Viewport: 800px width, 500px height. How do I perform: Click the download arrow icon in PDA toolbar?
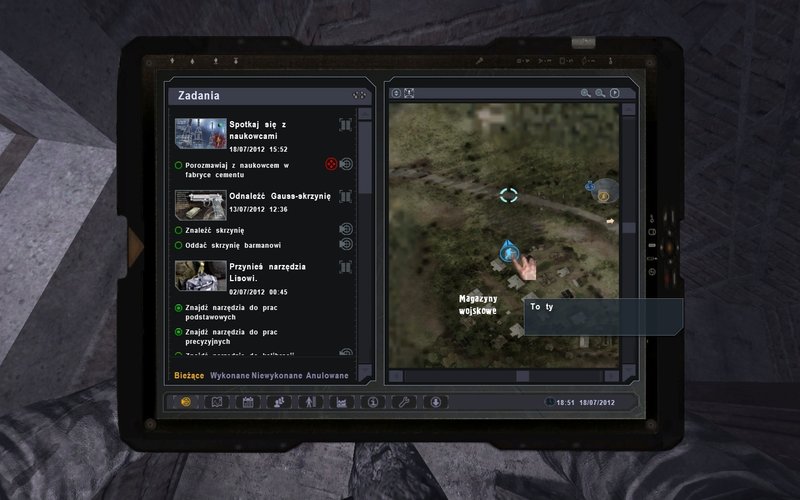tap(435, 402)
